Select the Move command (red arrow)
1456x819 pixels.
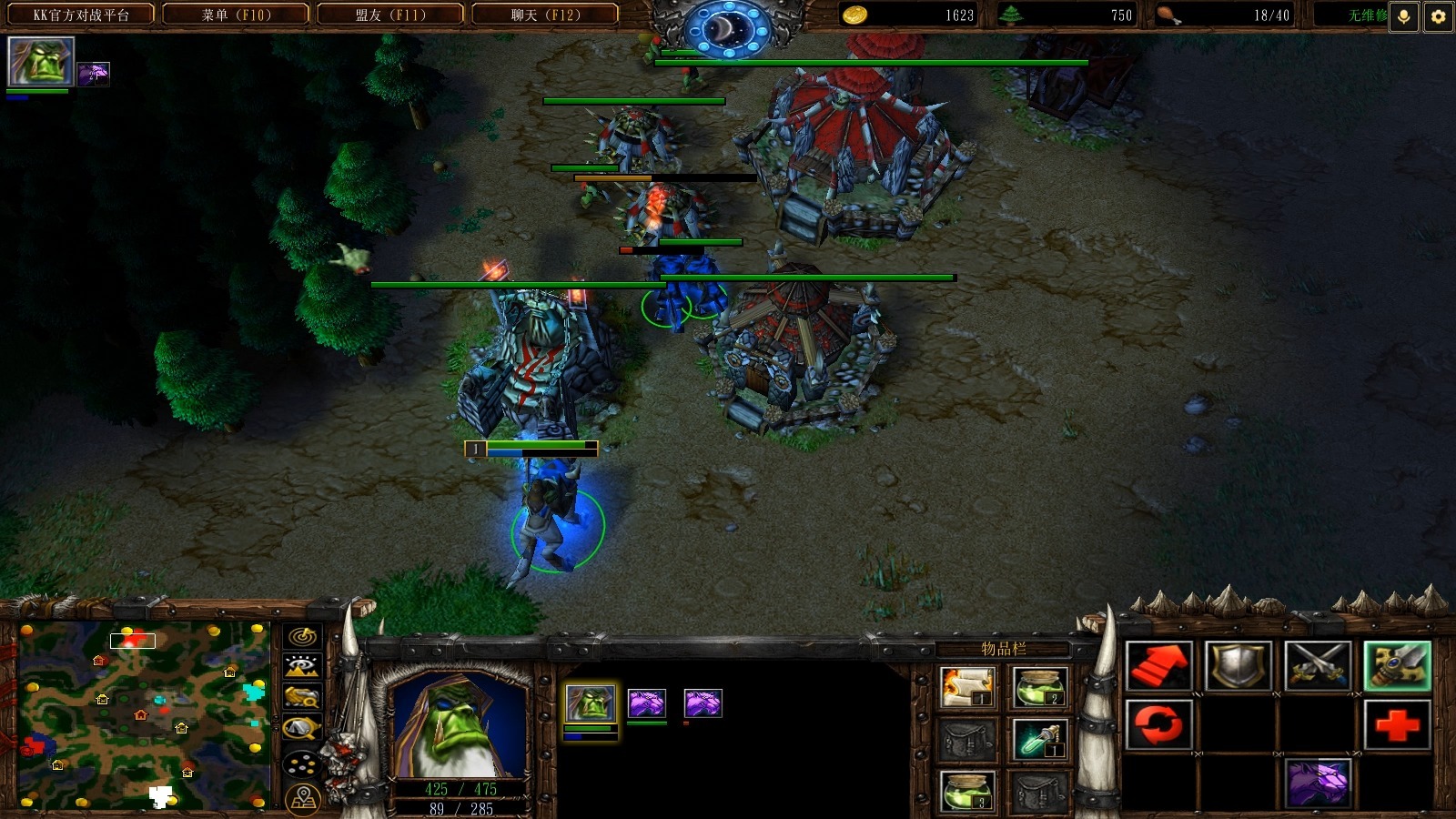tap(1158, 666)
